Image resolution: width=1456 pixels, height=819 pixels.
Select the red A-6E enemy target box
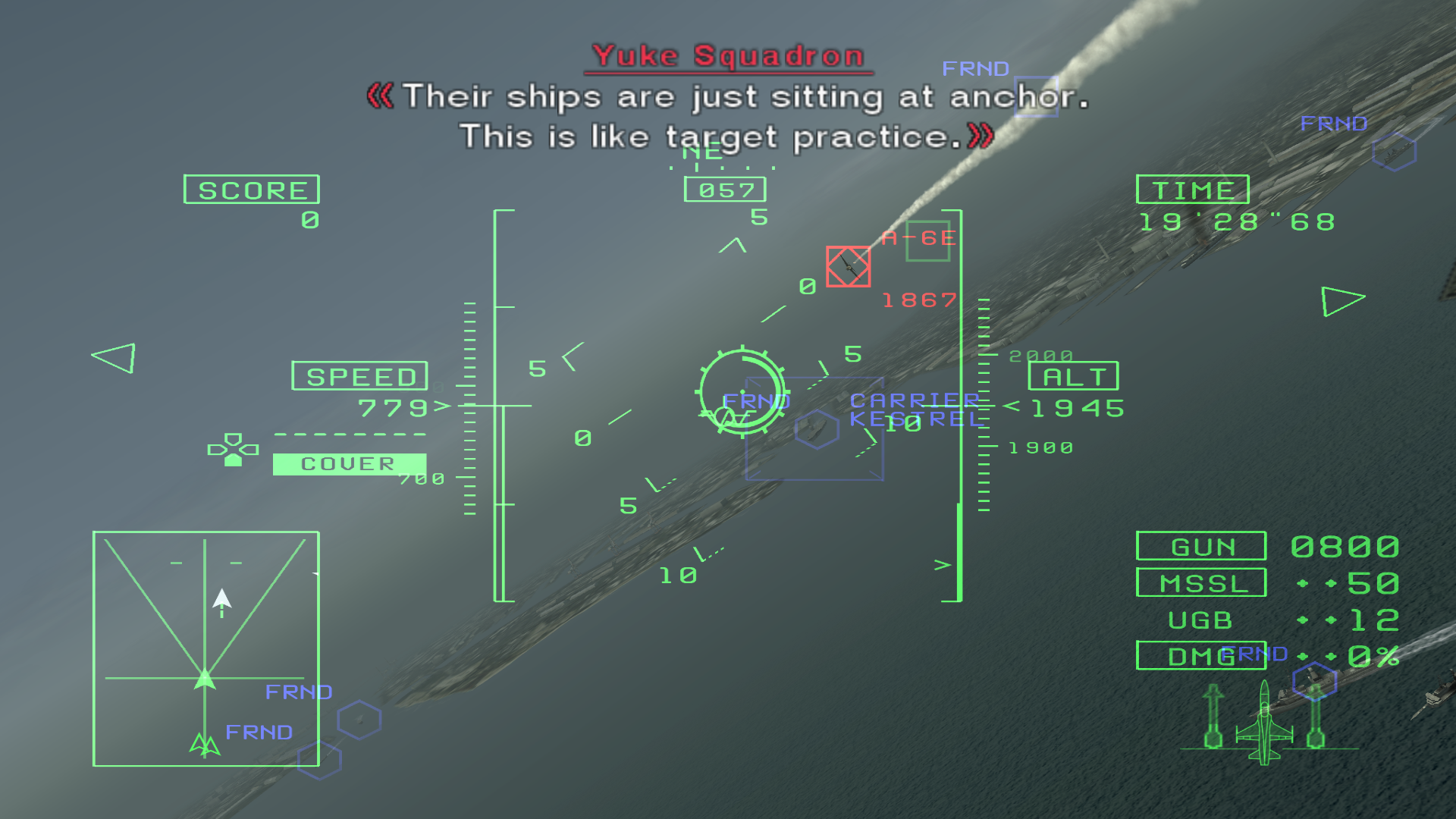[849, 267]
